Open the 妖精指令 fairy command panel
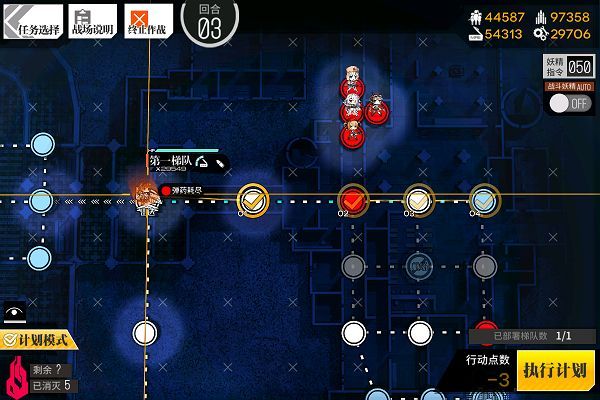Screen dimensions: 600x400 [569, 67]
